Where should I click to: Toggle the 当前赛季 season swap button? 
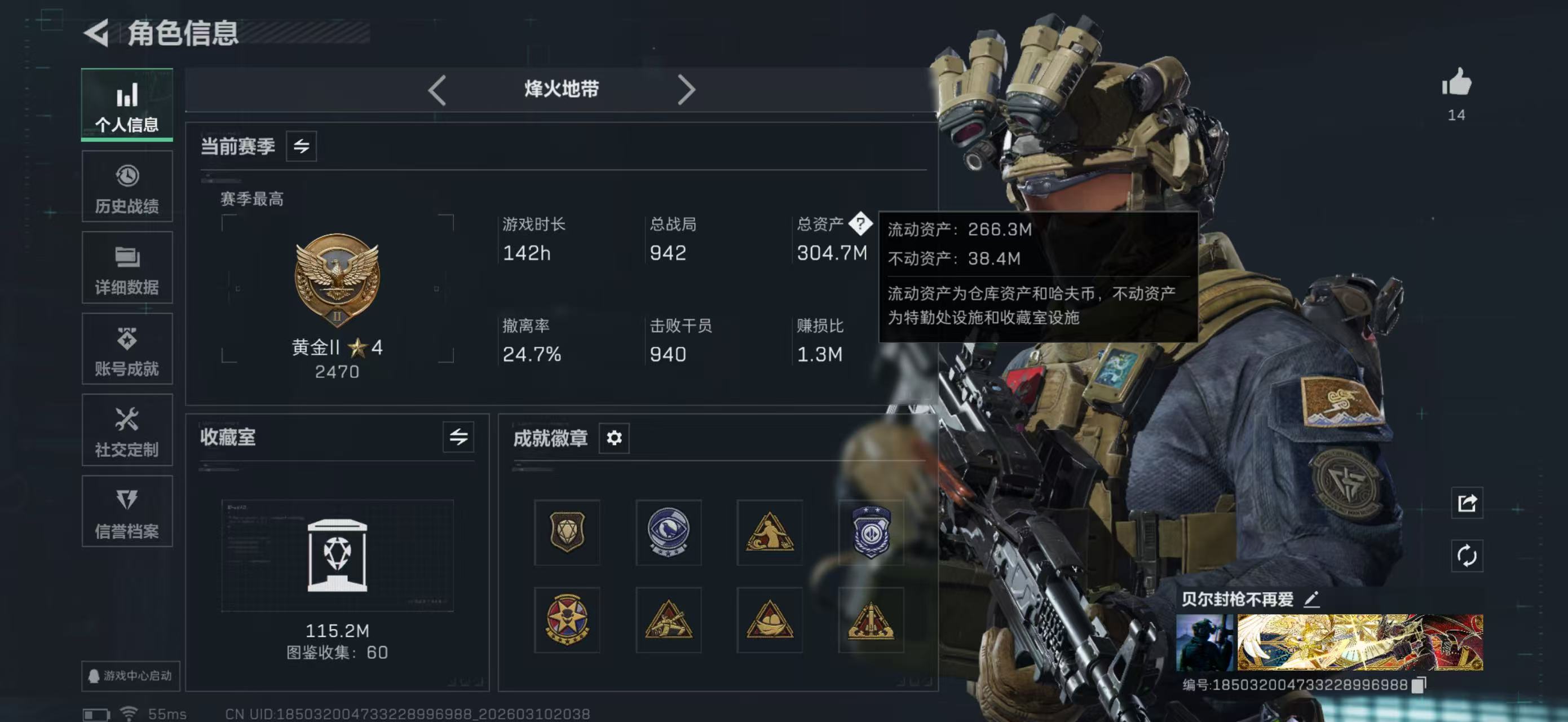click(301, 146)
